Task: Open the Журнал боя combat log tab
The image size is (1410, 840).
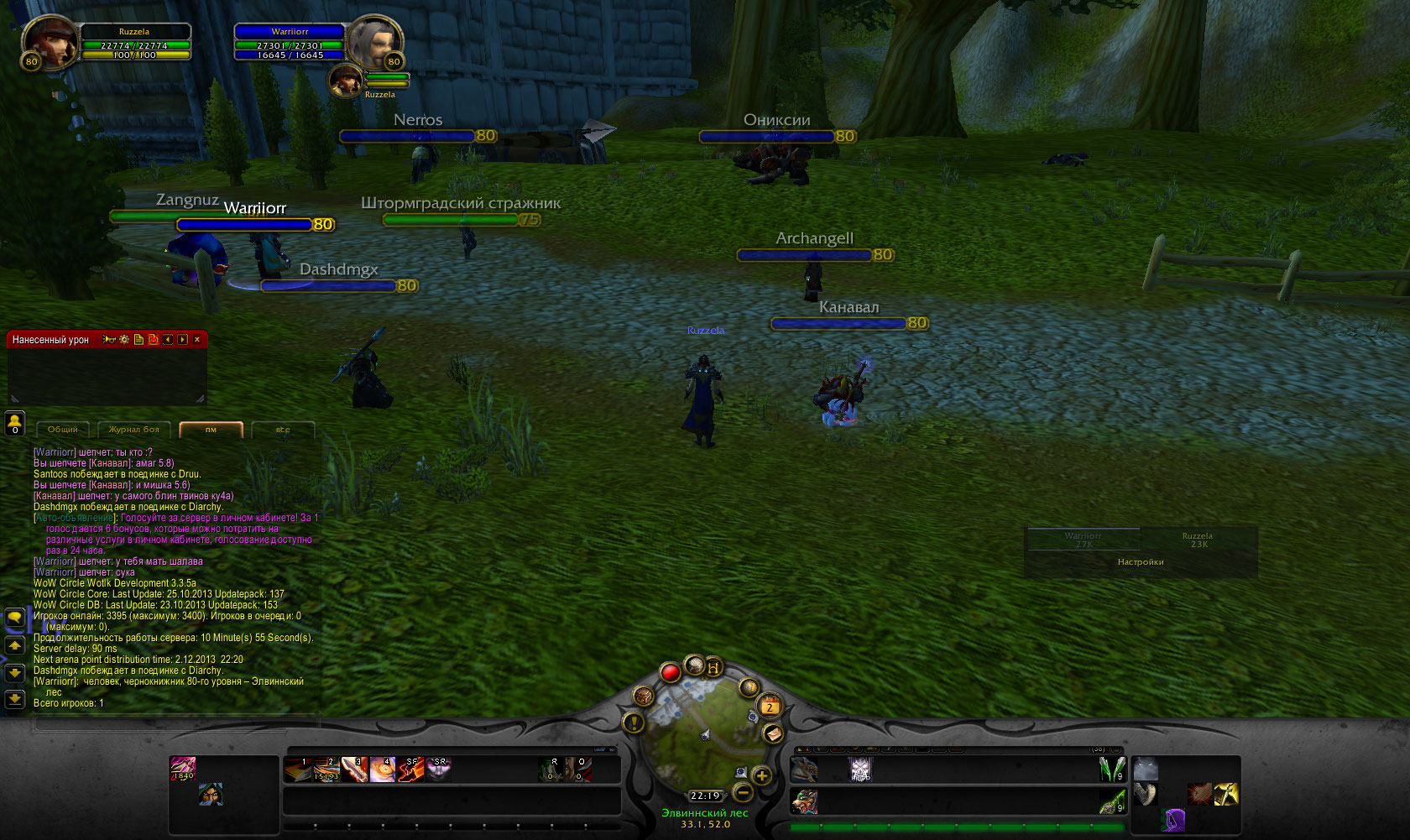Action: 133,430
